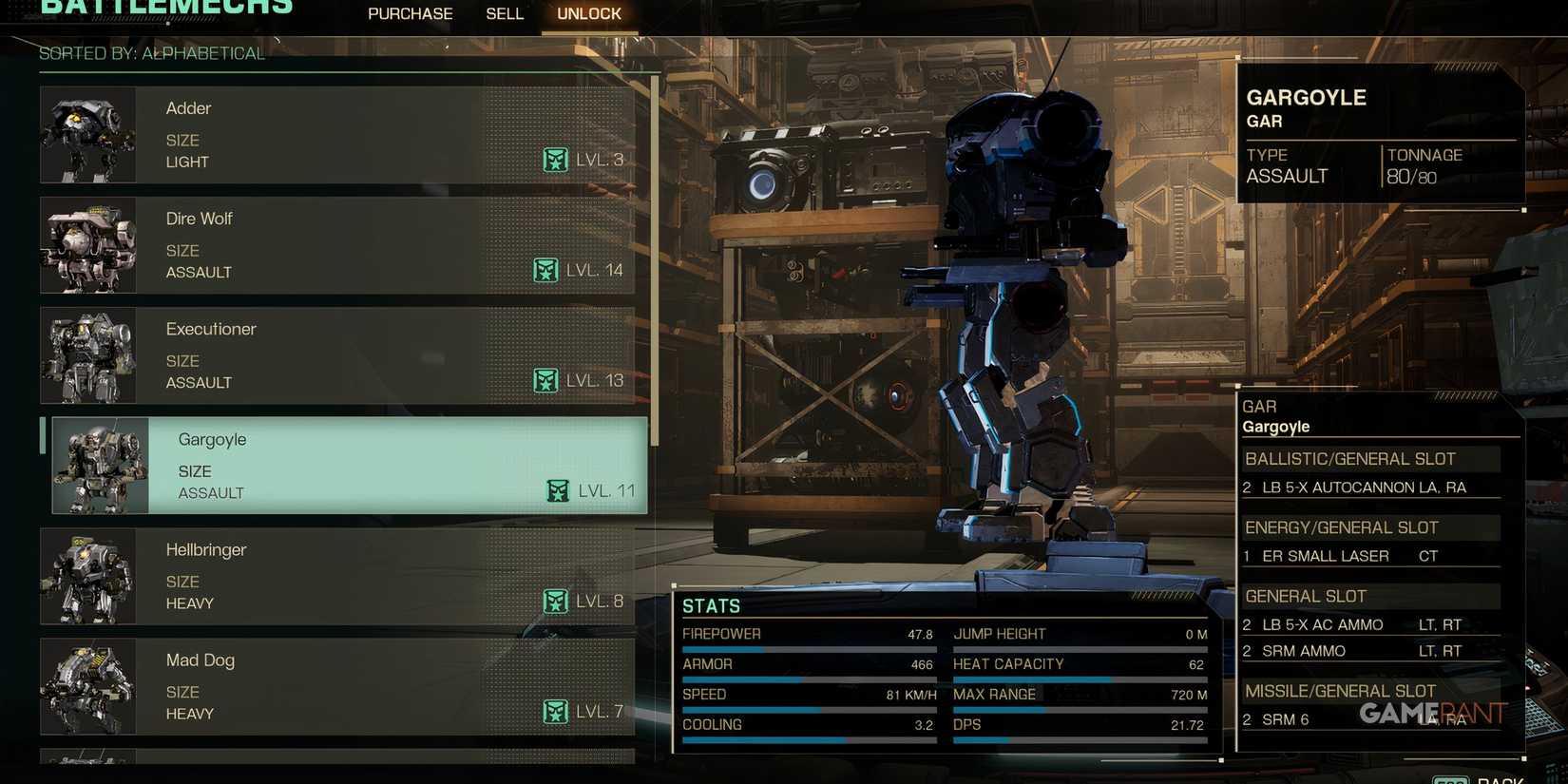This screenshot has width=1568, height=784.
Task: Switch to the PURCHASE tab
Action: click(x=410, y=13)
